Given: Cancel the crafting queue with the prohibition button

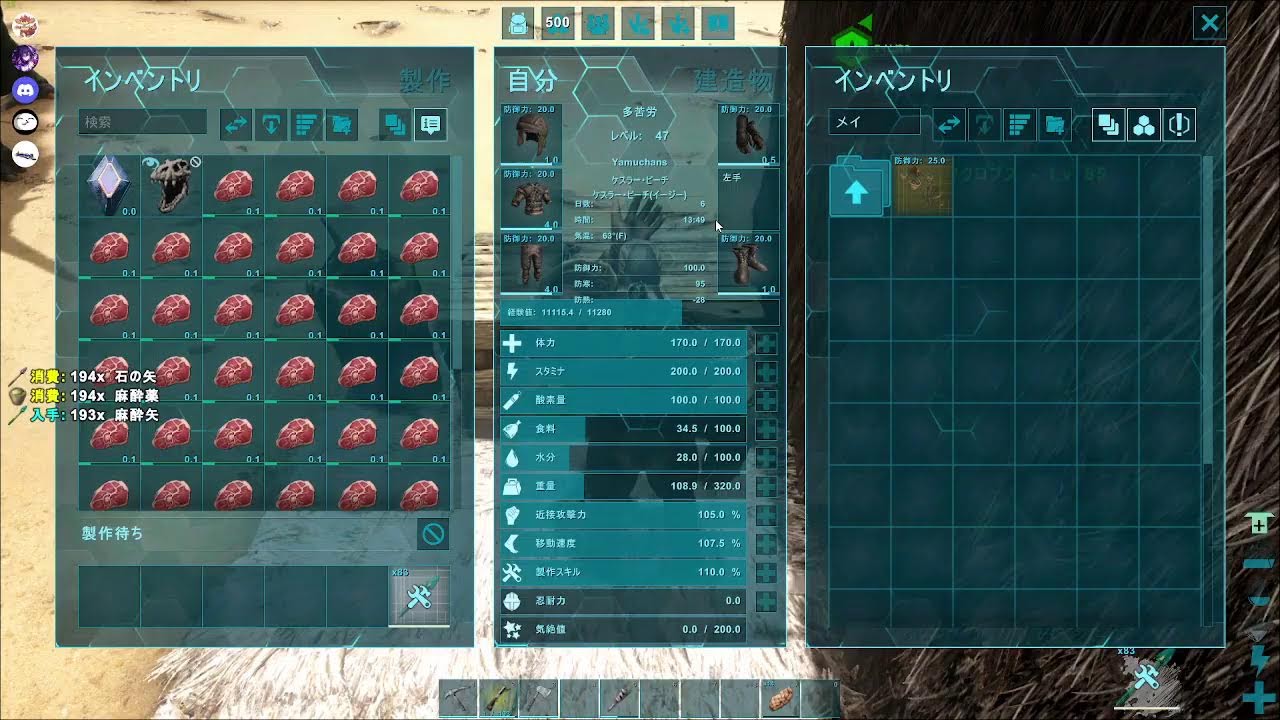Looking at the screenshot, I should 432,535.
